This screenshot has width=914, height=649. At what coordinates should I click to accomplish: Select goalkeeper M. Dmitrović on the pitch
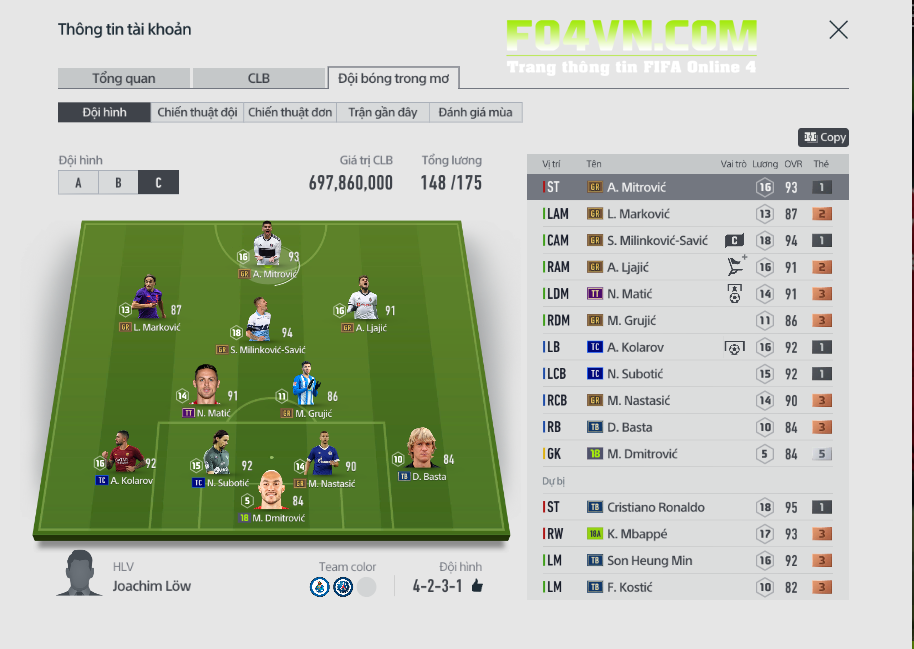tap(270, 495)
